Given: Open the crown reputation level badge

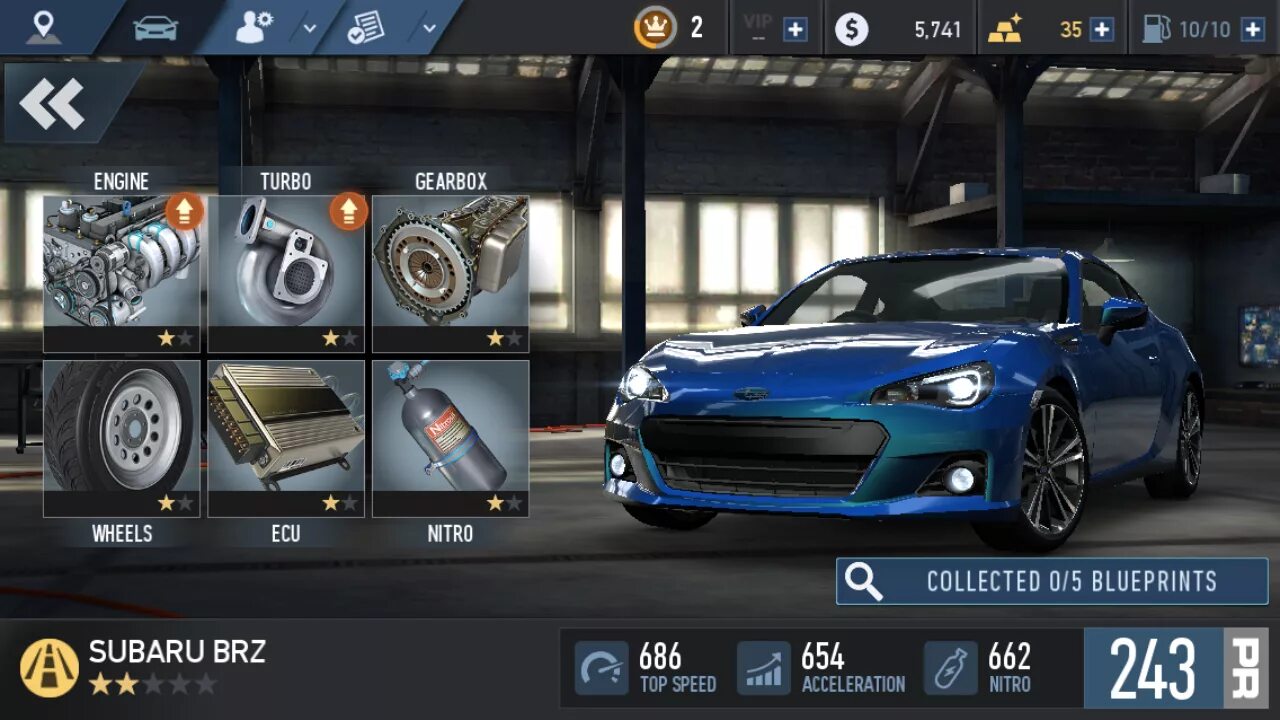Looking at the screenshot, I should click(655, 28).
